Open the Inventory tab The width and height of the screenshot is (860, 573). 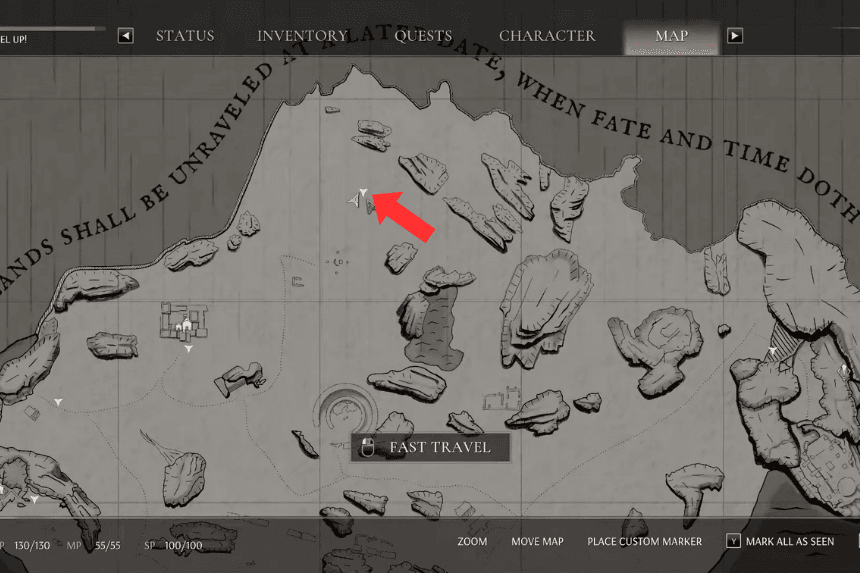pos(302,36)
